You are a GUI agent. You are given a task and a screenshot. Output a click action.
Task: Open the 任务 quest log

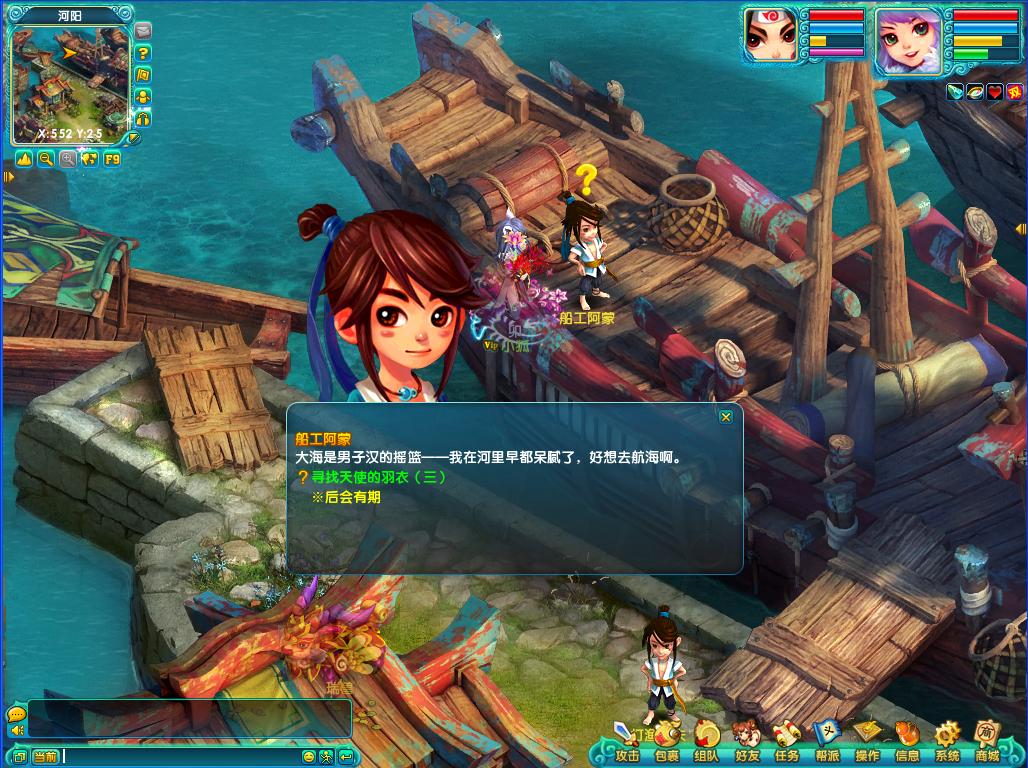(787, 743)
